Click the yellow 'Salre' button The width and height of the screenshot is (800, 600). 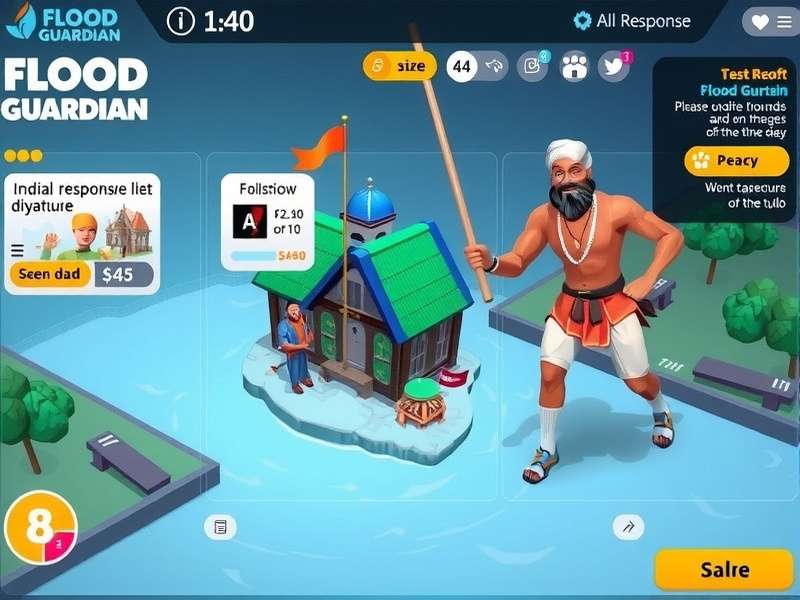click(x=724, y=569)
